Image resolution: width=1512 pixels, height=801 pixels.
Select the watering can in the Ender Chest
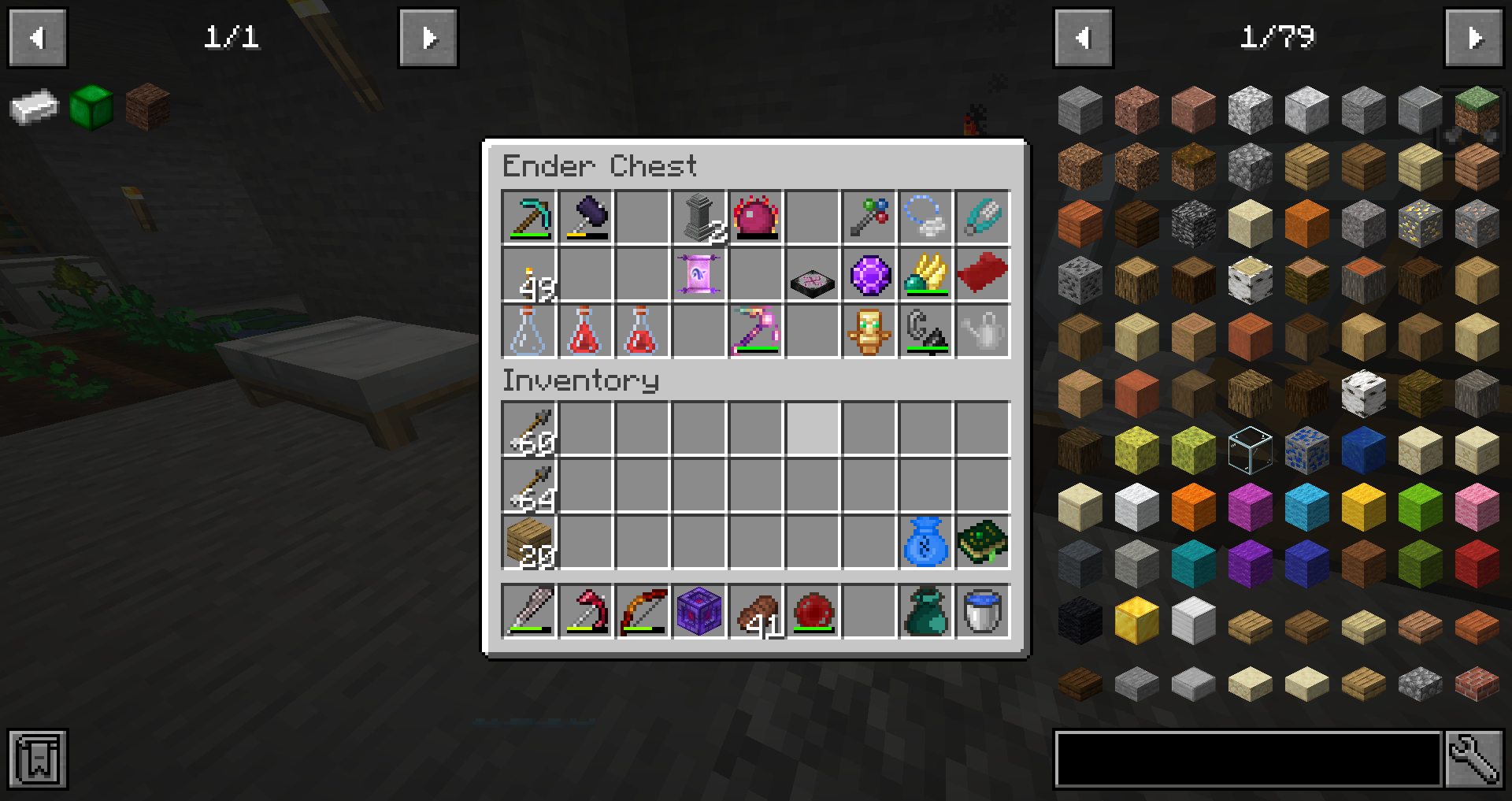pyautogui.click(x=982, y=331)
